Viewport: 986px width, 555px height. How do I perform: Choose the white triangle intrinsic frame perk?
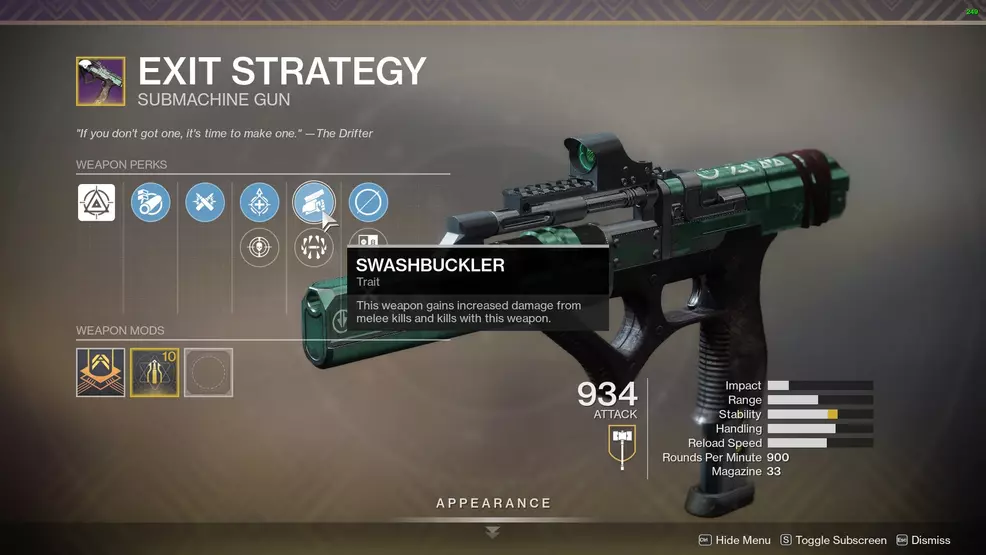point(96,203)
